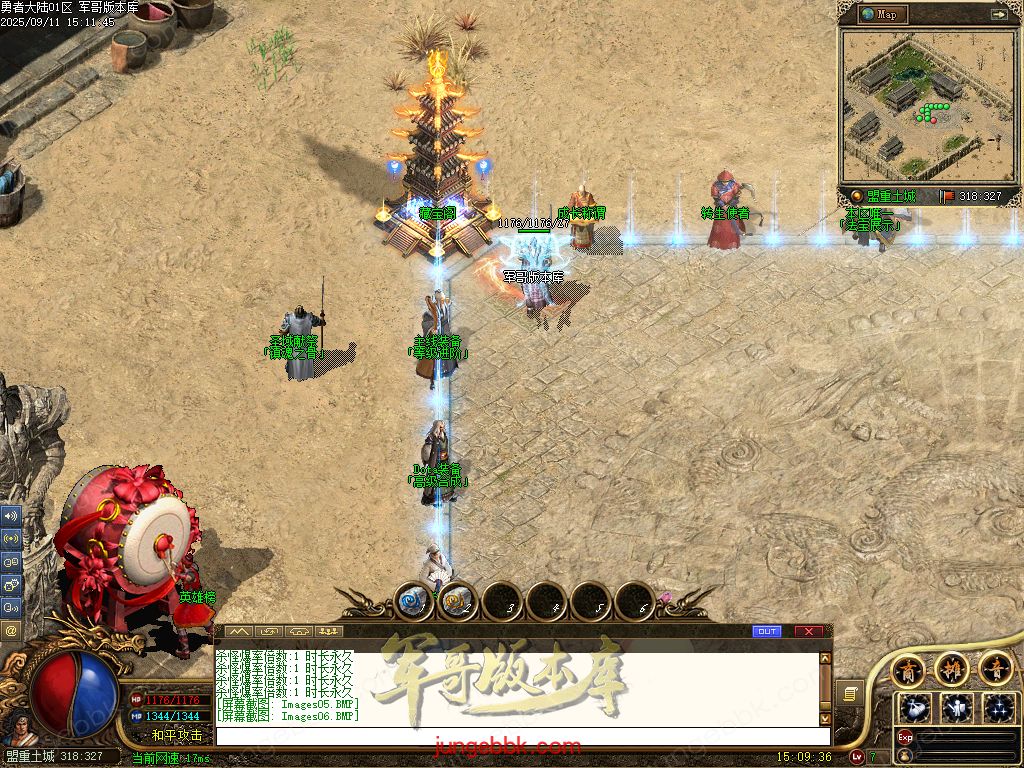Close the chat panel with red X
This screenshot has width=1024, height=768.
(x=809, y=631)
